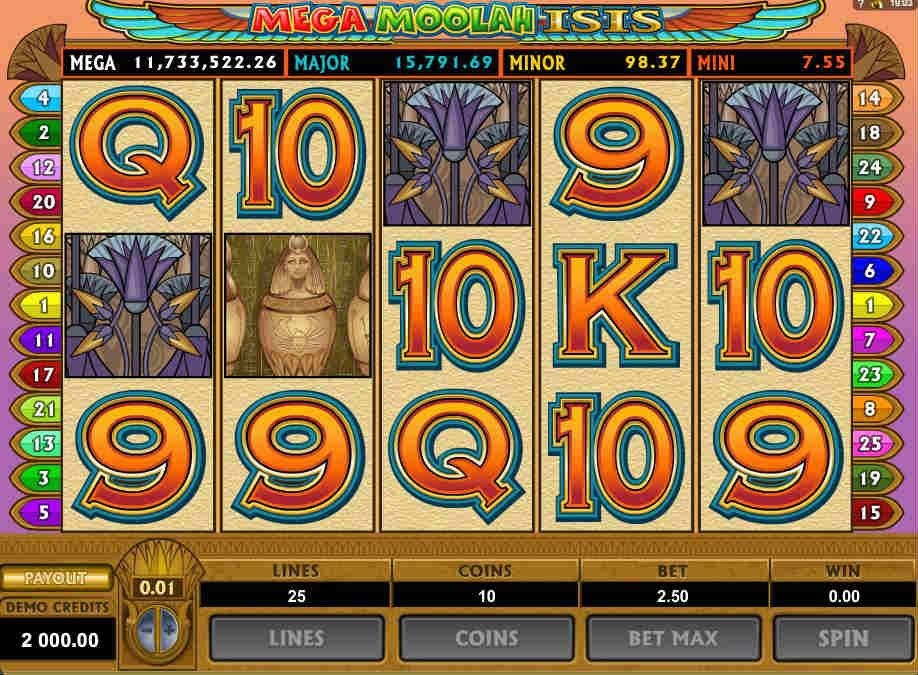The image size is (918, 675).
Task: Open the PAYOUT table
Action: (x=55, y=578)
